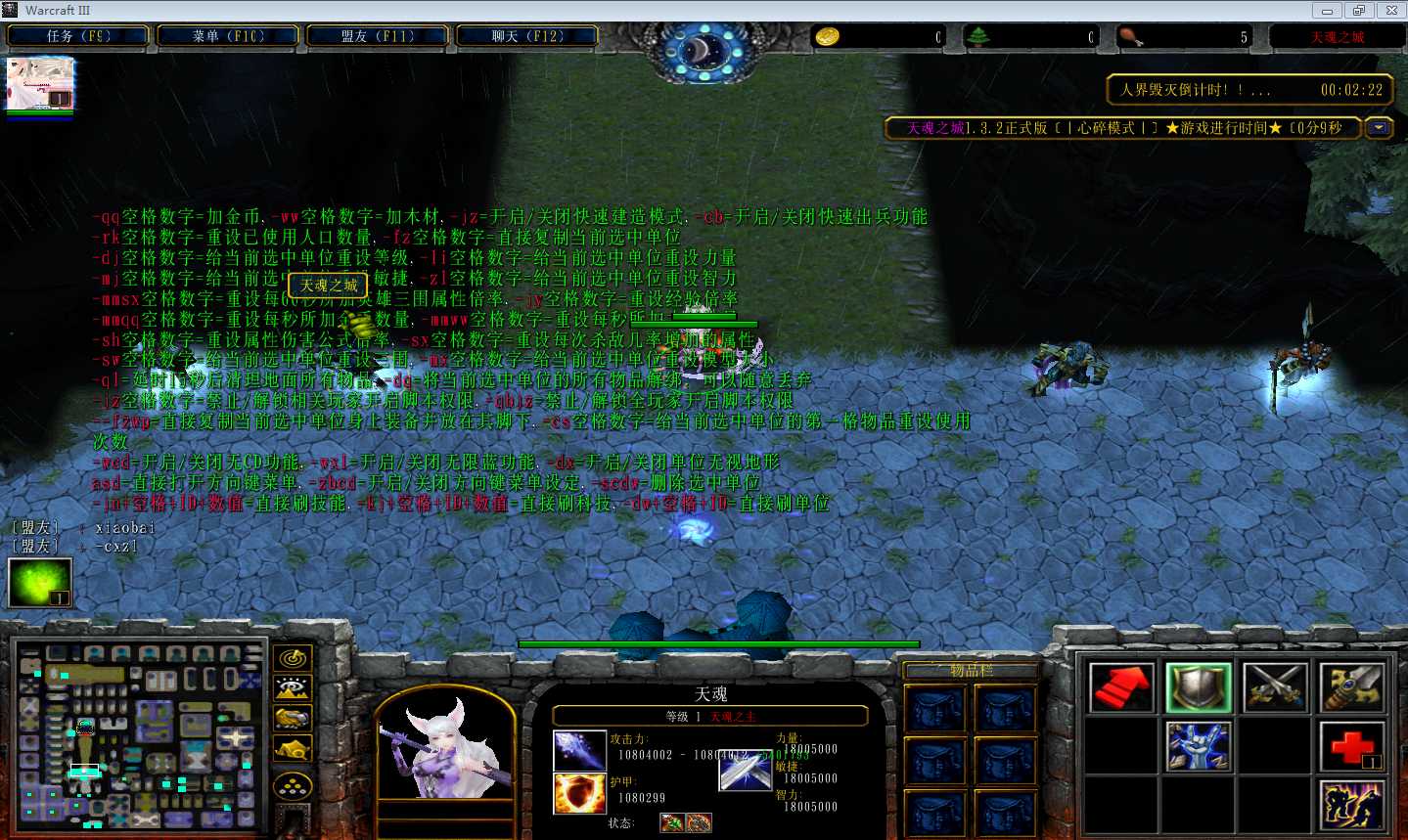Screen dimensions: 1408x840
Task: Open the 菜单 (F10) game menu
Action: (x=228, y=36)
